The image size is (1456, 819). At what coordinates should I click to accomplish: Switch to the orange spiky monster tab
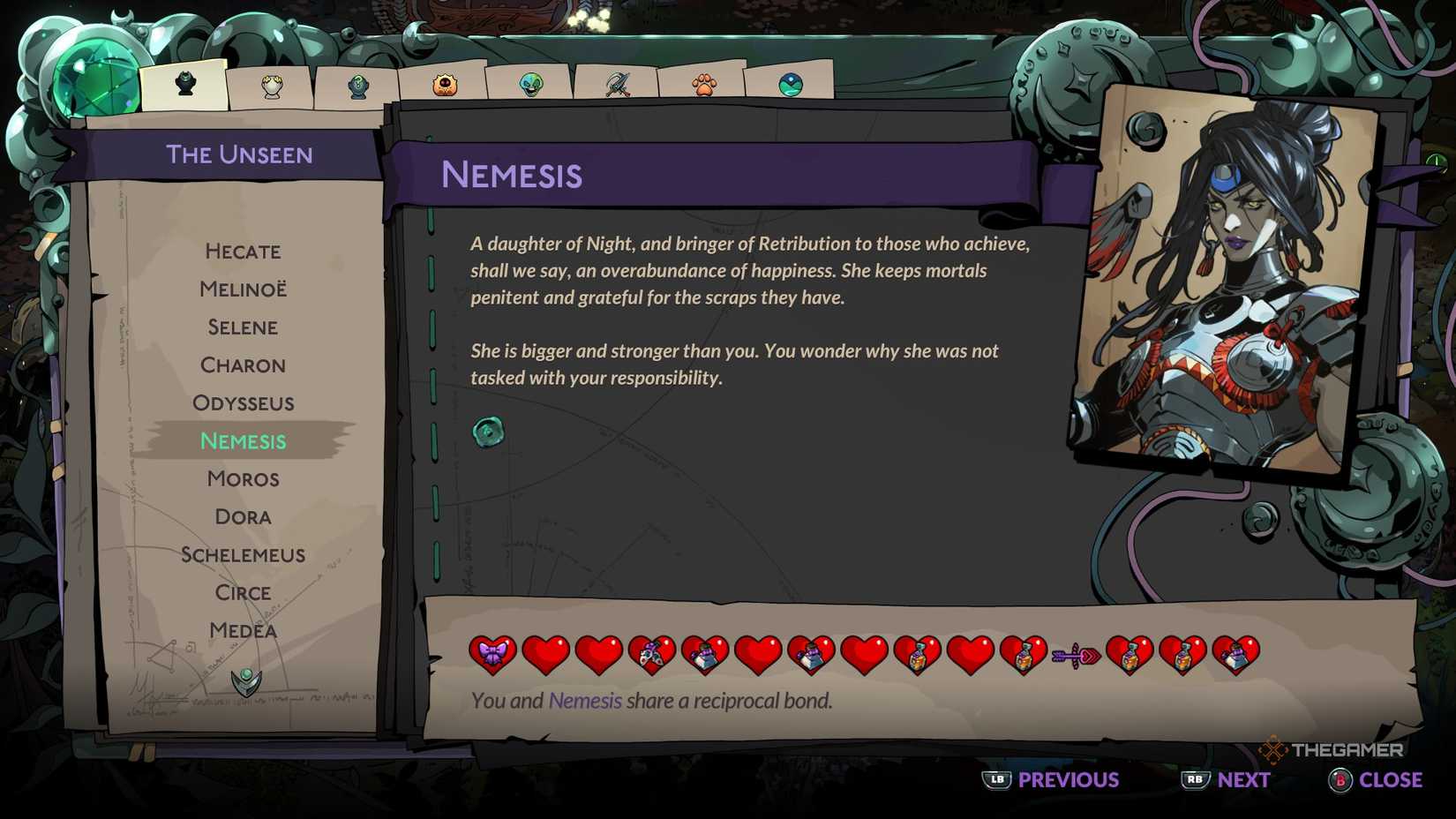445,86
